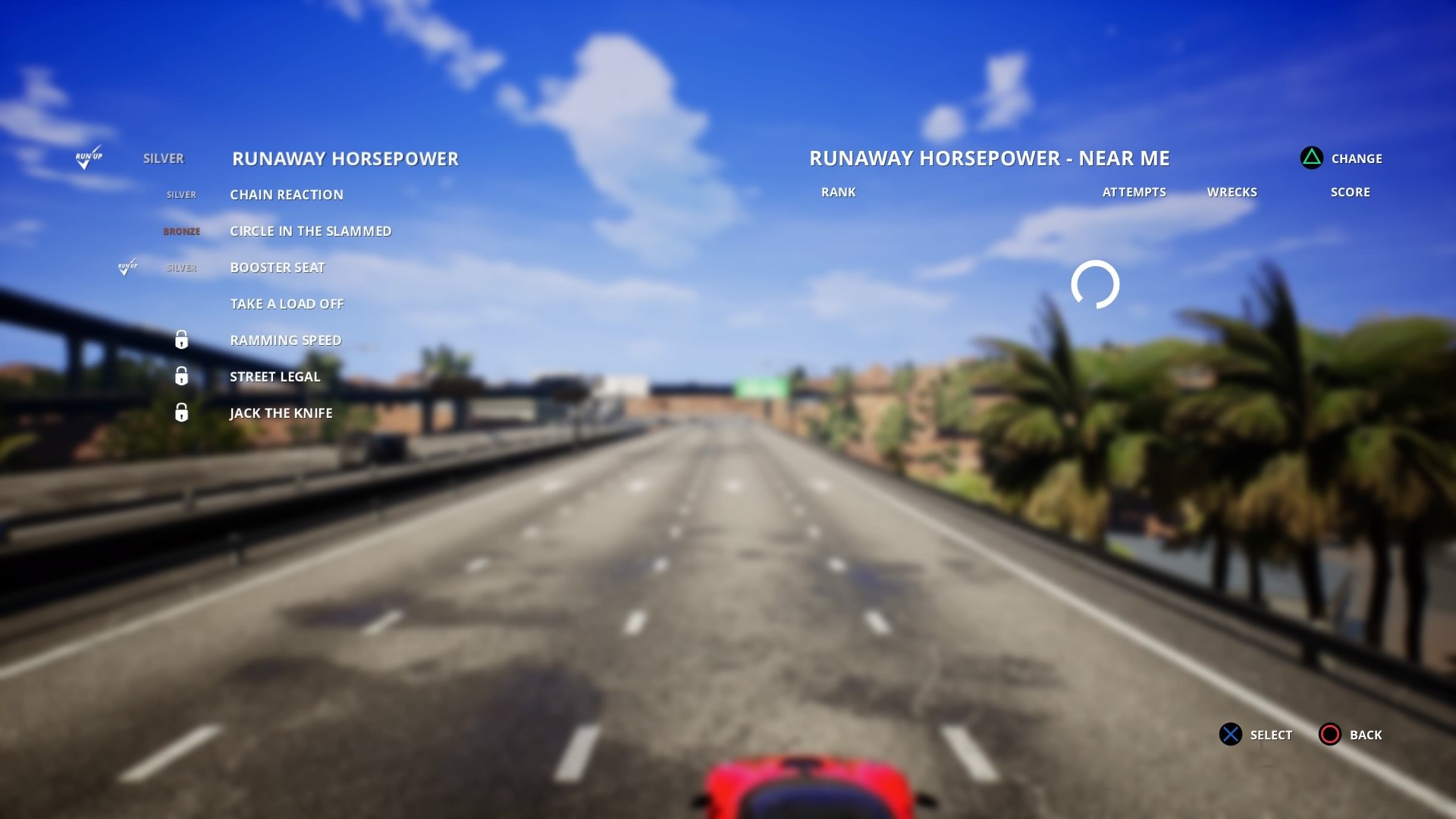Click the Rank column header

tap(839, 192)
